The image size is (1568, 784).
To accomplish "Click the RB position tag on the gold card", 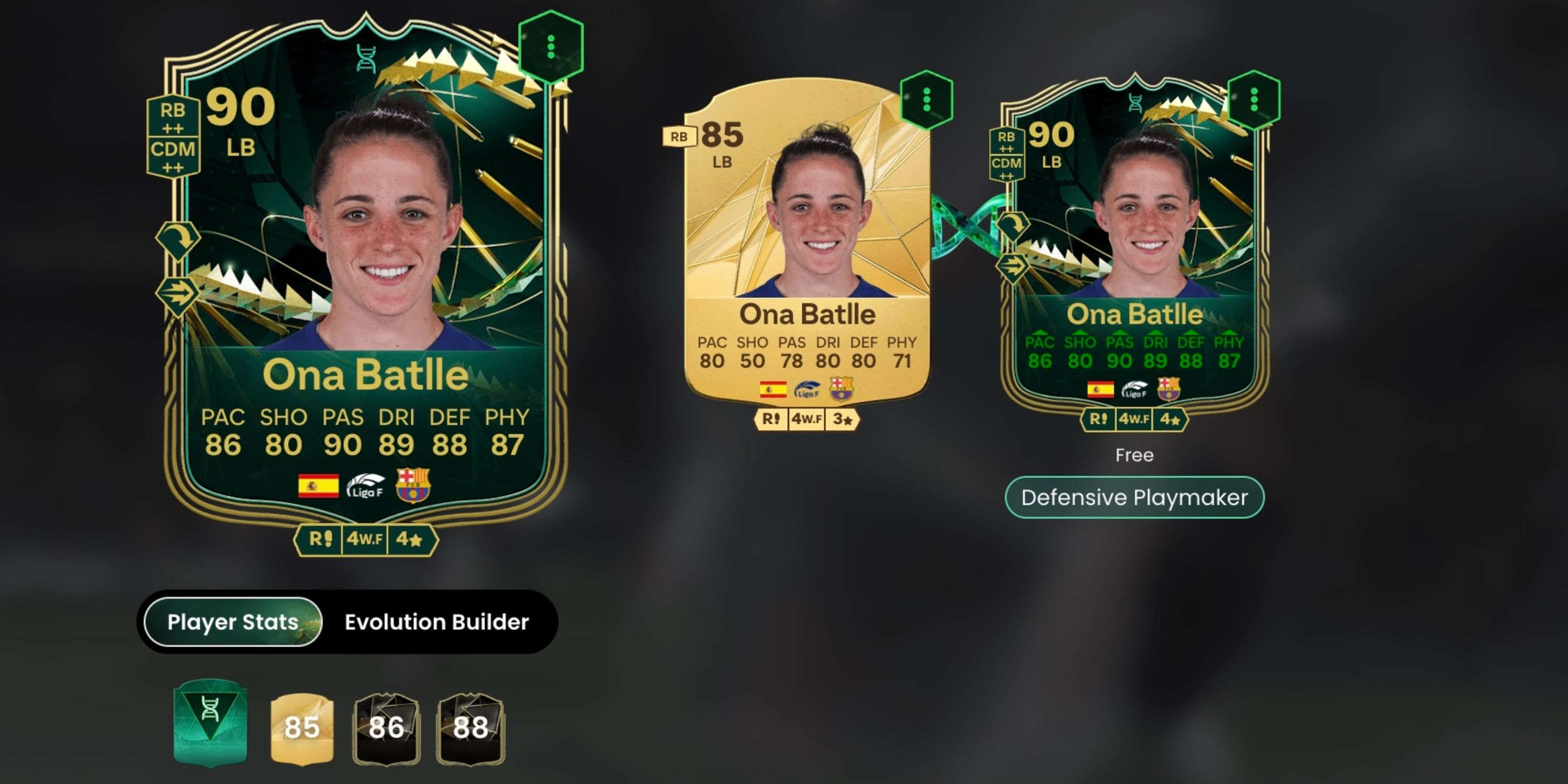I will pyautogui.click(x=679, y=136).
